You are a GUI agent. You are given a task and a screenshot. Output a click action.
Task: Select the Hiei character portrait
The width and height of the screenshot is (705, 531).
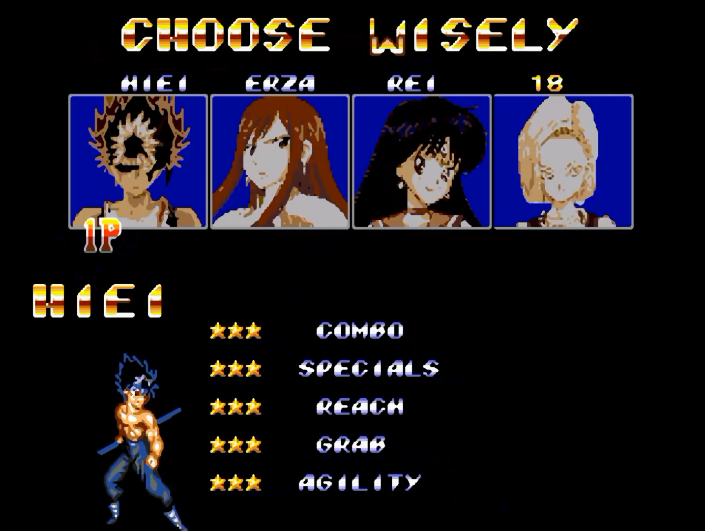(138, 161)
